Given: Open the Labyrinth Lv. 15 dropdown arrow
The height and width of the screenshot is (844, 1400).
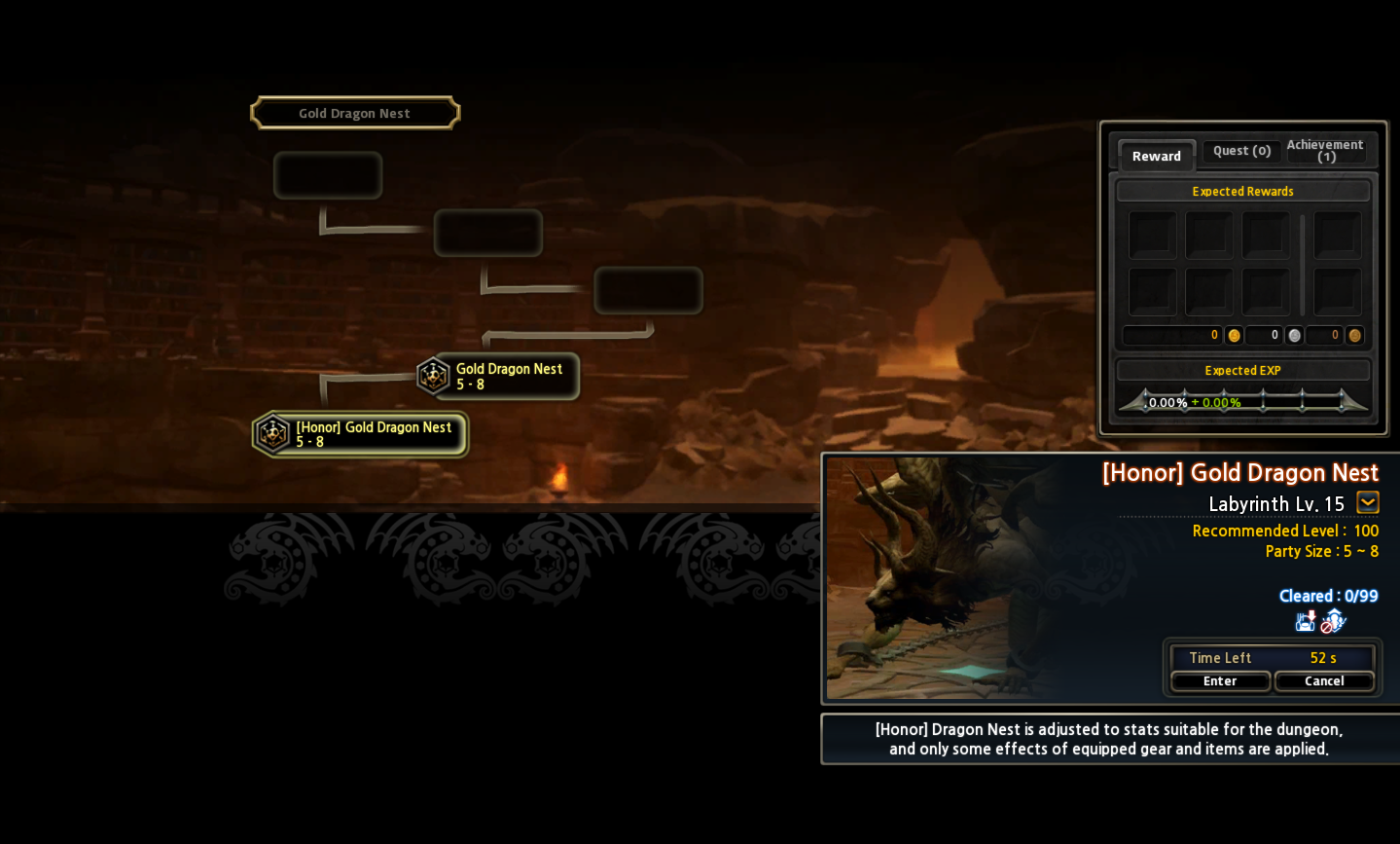Looking at the screenshot, I should point(1368,503).
